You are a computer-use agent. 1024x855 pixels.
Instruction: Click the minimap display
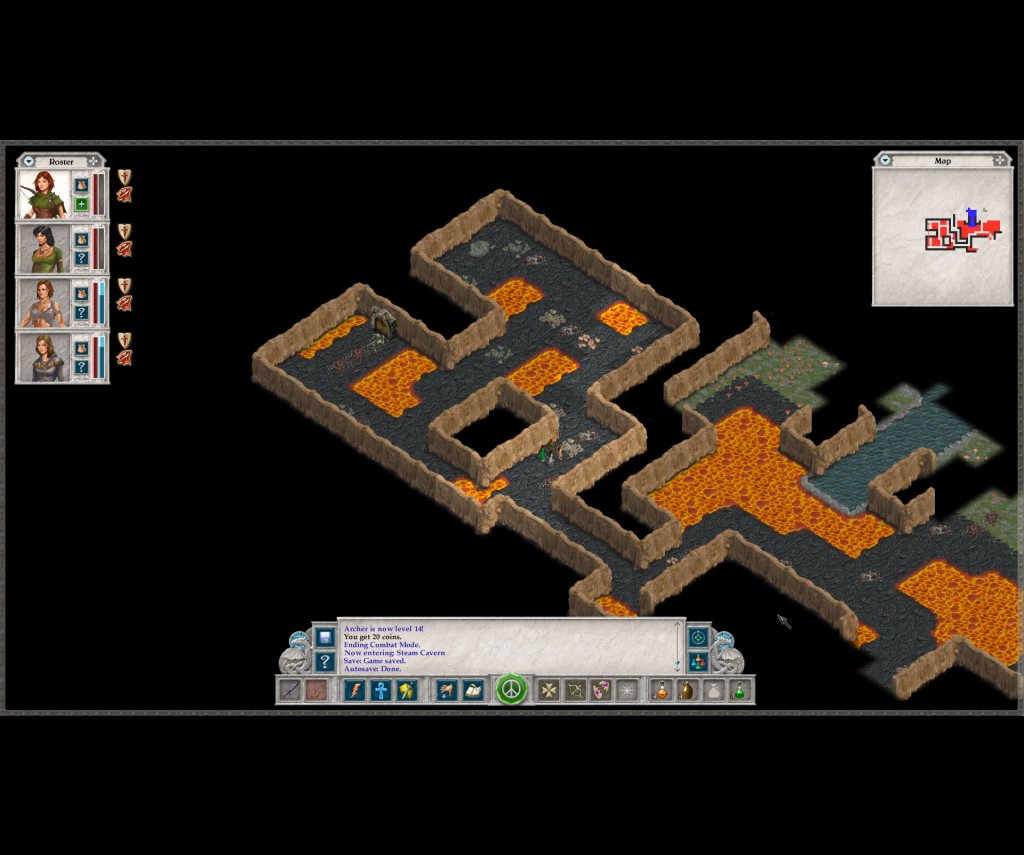pos(942,236)
